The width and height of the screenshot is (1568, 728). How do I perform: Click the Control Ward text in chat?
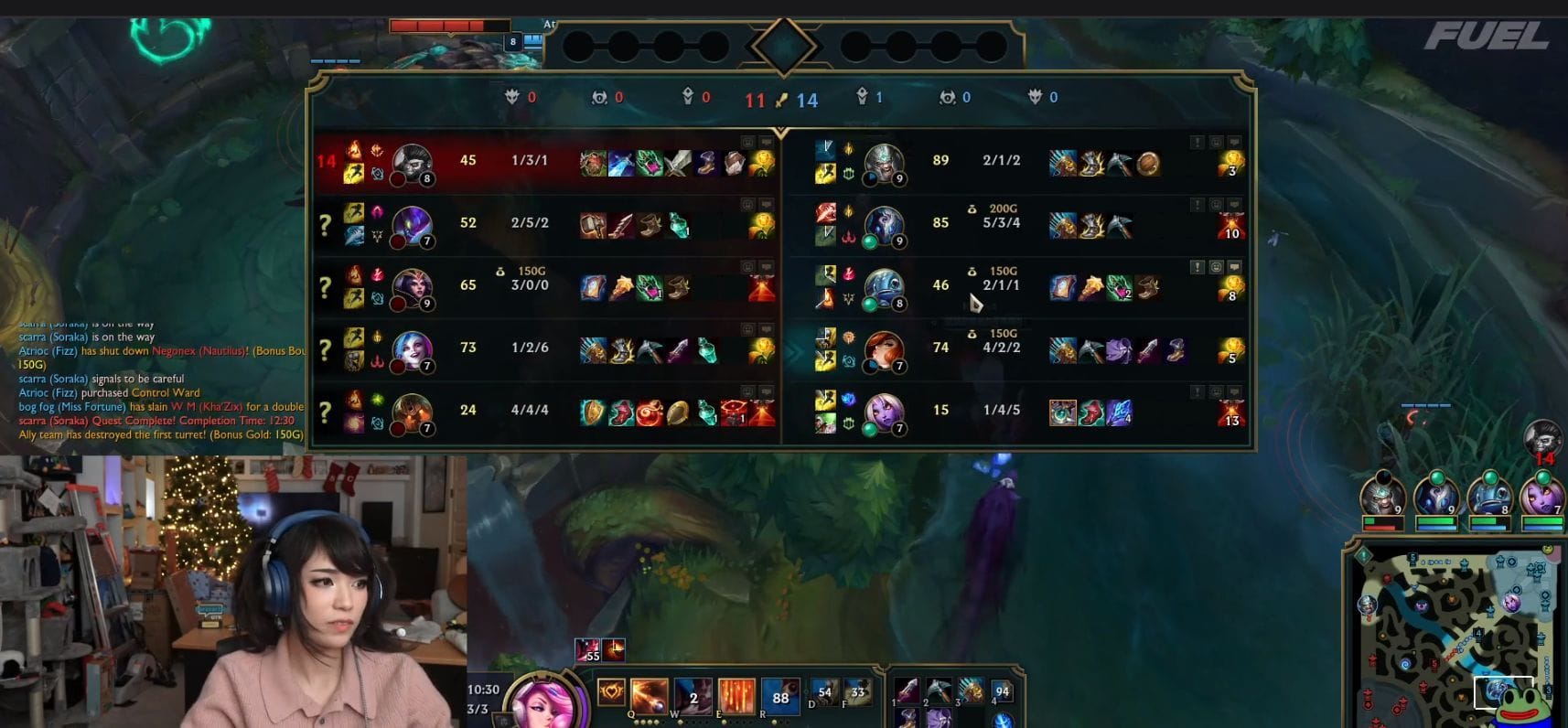point(167,392)
